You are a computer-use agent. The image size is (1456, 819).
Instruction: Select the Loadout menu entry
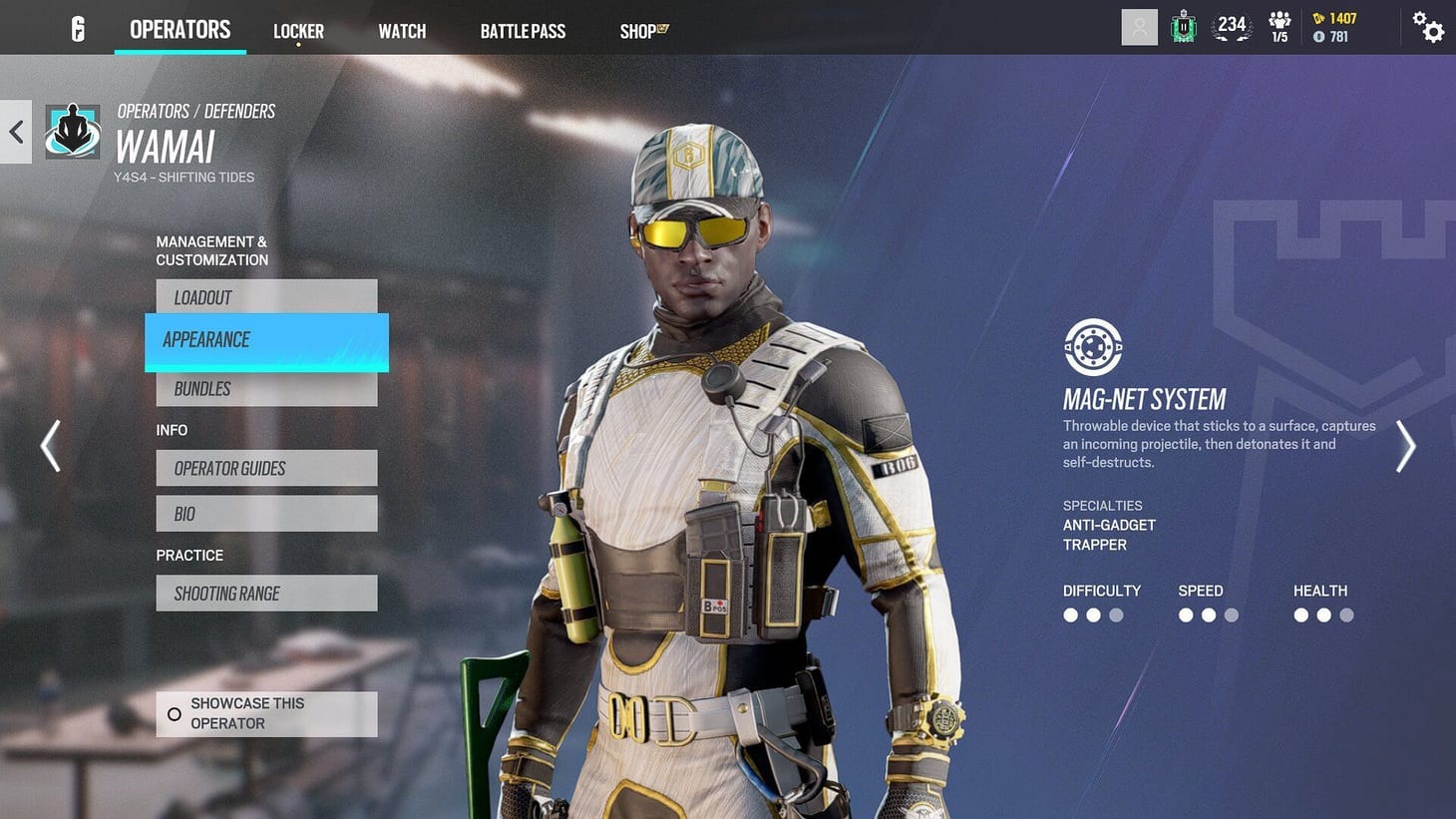click(266, 297)
